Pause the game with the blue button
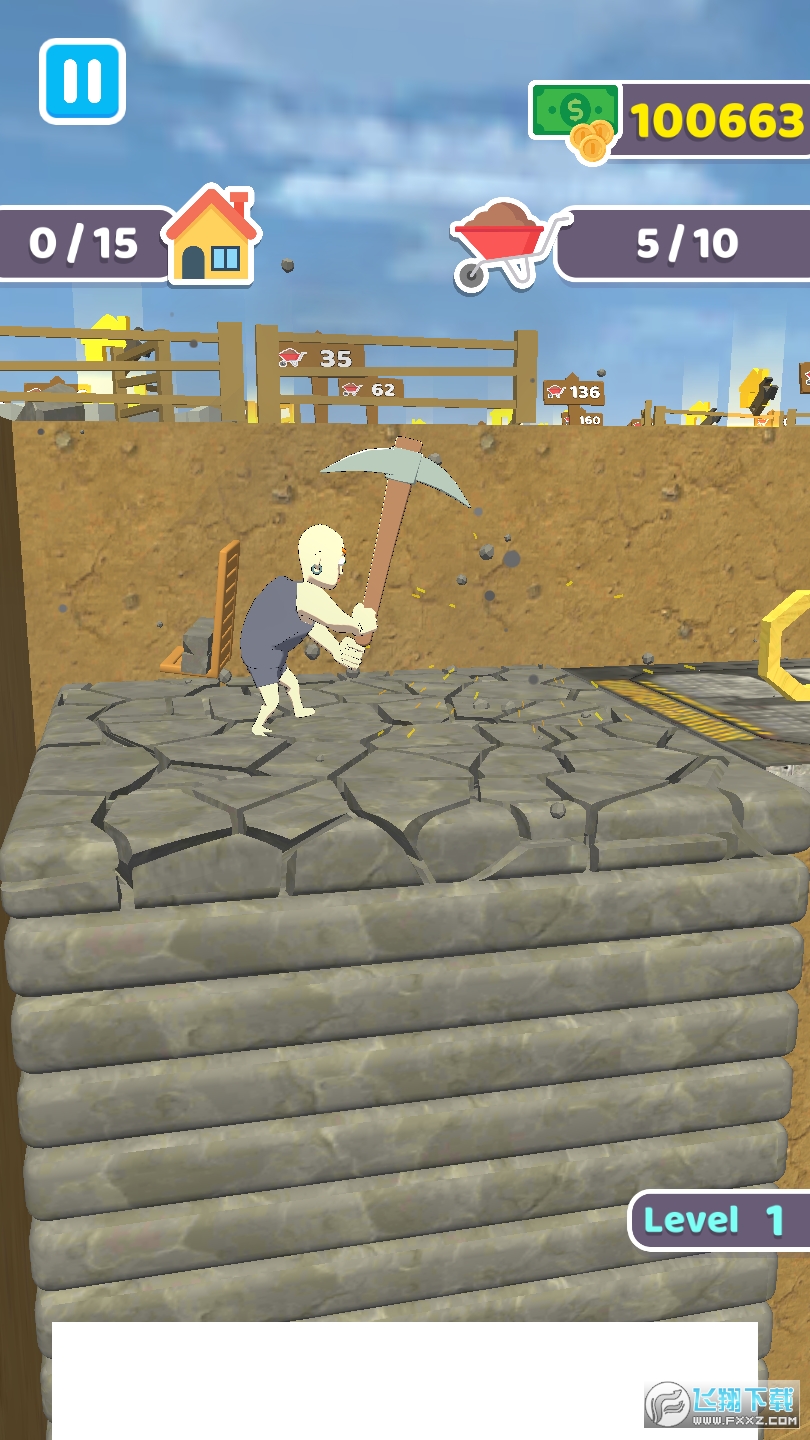 (x=83, y=81)
